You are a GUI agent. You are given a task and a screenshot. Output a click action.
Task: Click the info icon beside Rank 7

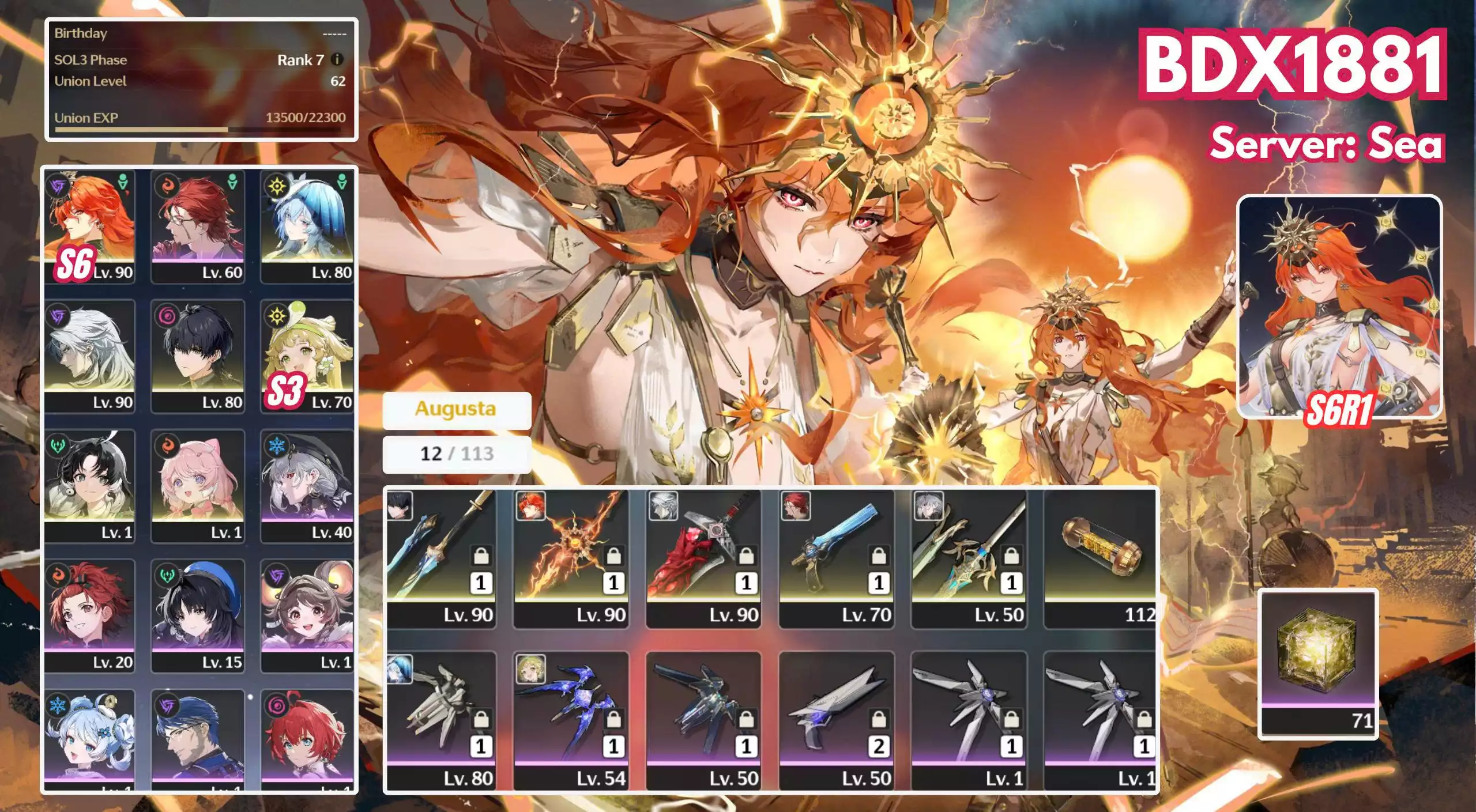338,59
